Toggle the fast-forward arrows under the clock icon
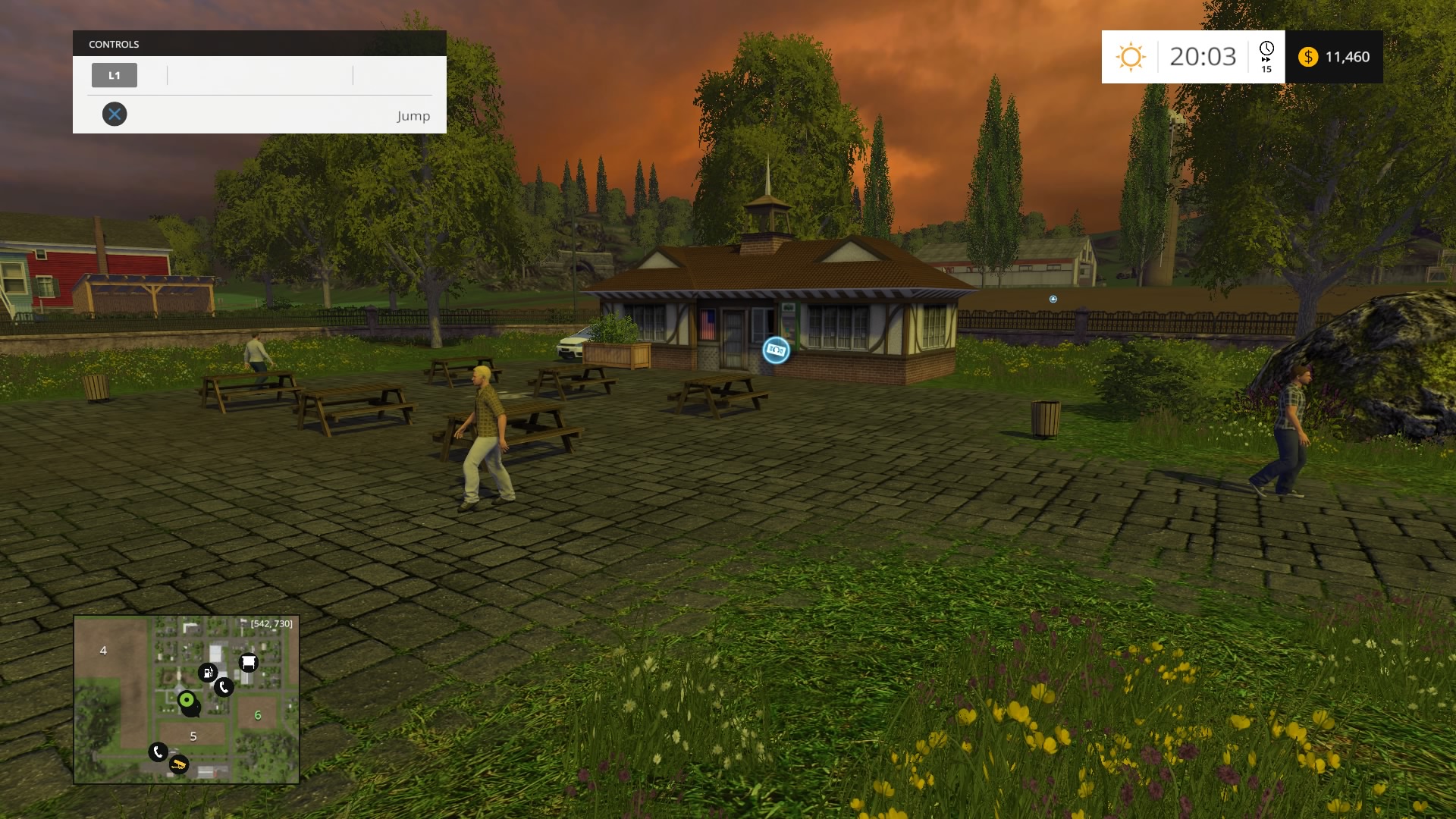 pos(1266,59)
